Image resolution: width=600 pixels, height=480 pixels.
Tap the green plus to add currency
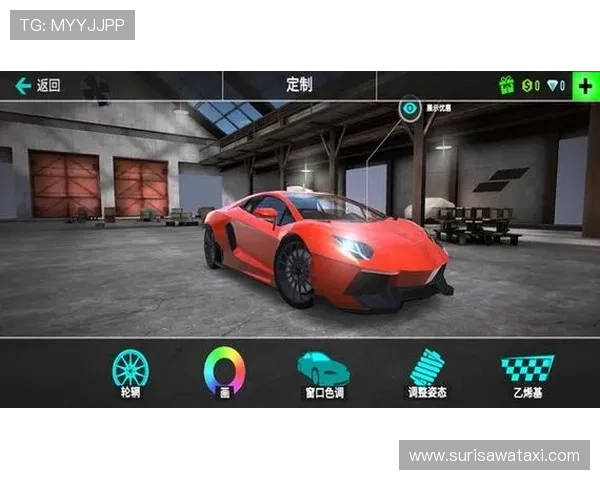tap(585, 85)
